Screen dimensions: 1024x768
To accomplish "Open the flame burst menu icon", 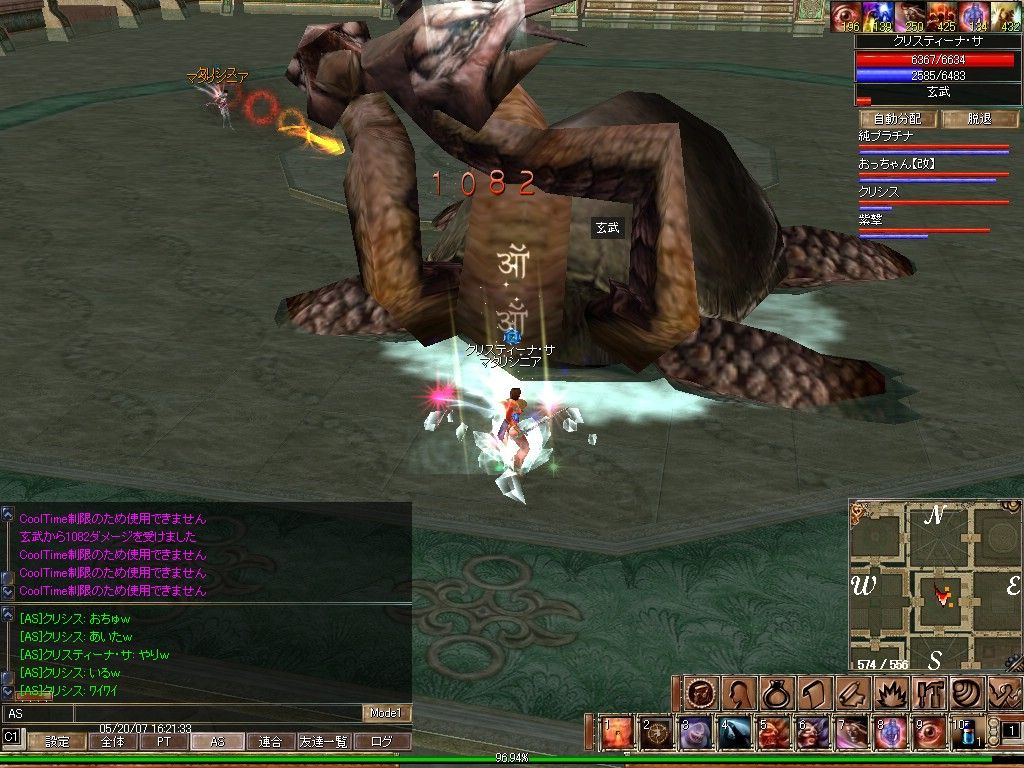I will tap(891, 693).
